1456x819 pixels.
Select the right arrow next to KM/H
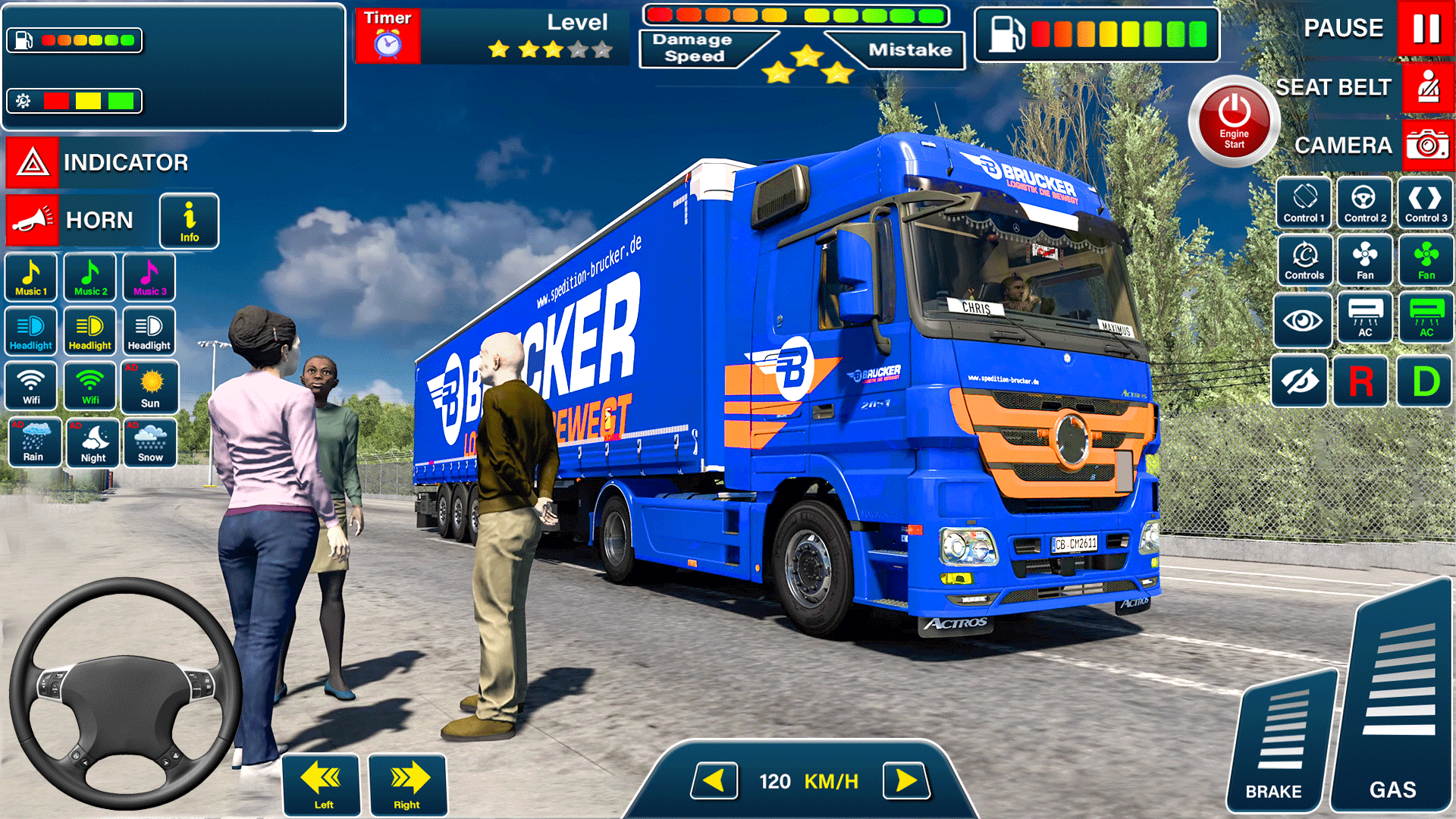coord(906,780)
